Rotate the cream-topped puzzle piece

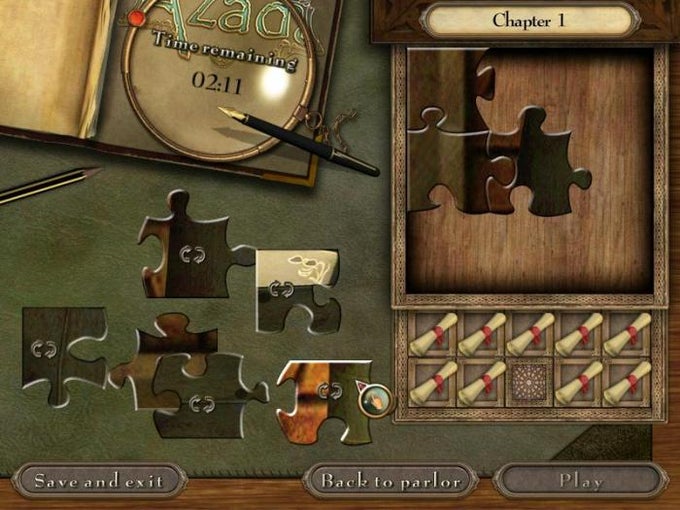point(282,289)
